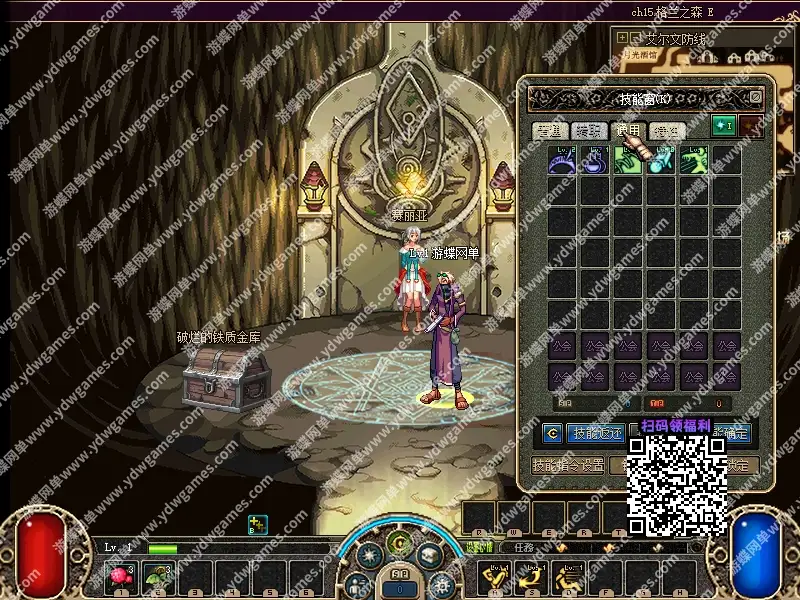This screenshot has width=800, height=600.
Task: Switch to the dark red skill page button
Action: point(750,126)
